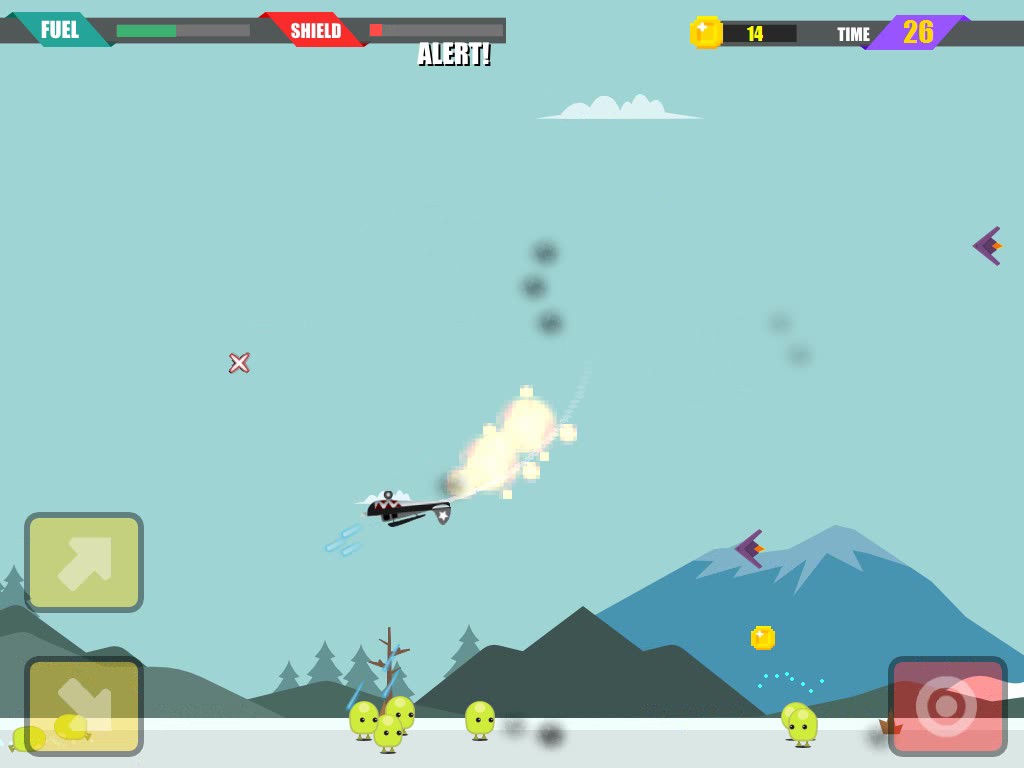Tap the down-arrow steer button
The image size is (1024, 768).
coord(84,706)
